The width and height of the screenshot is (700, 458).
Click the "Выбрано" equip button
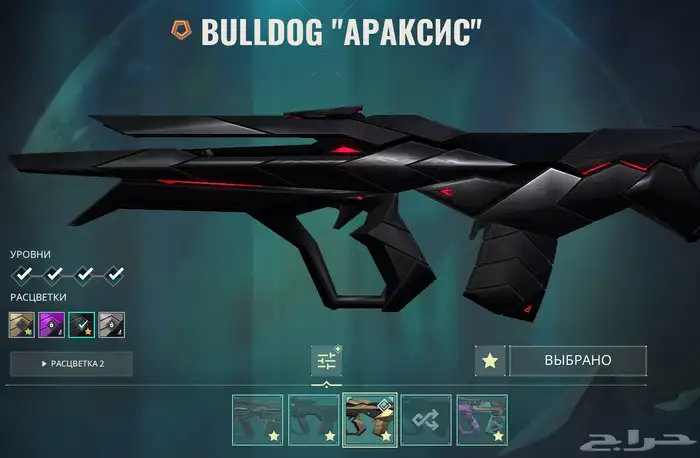tap(577, 360)
